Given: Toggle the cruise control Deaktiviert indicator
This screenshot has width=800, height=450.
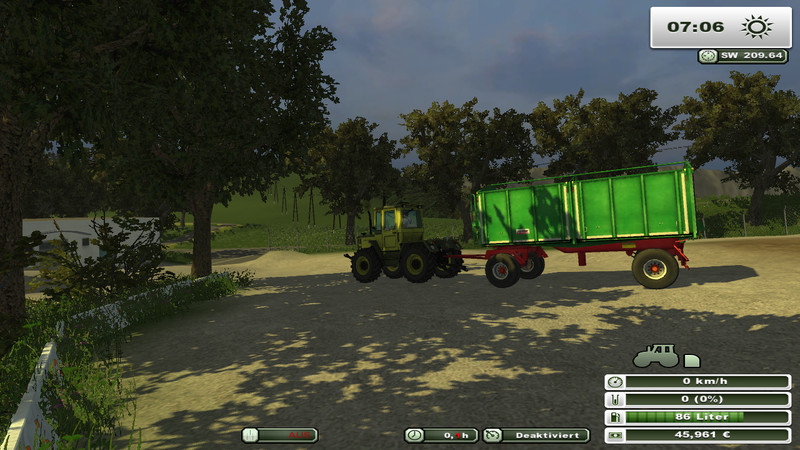Looking at the screenshot, I should (536, 435).
